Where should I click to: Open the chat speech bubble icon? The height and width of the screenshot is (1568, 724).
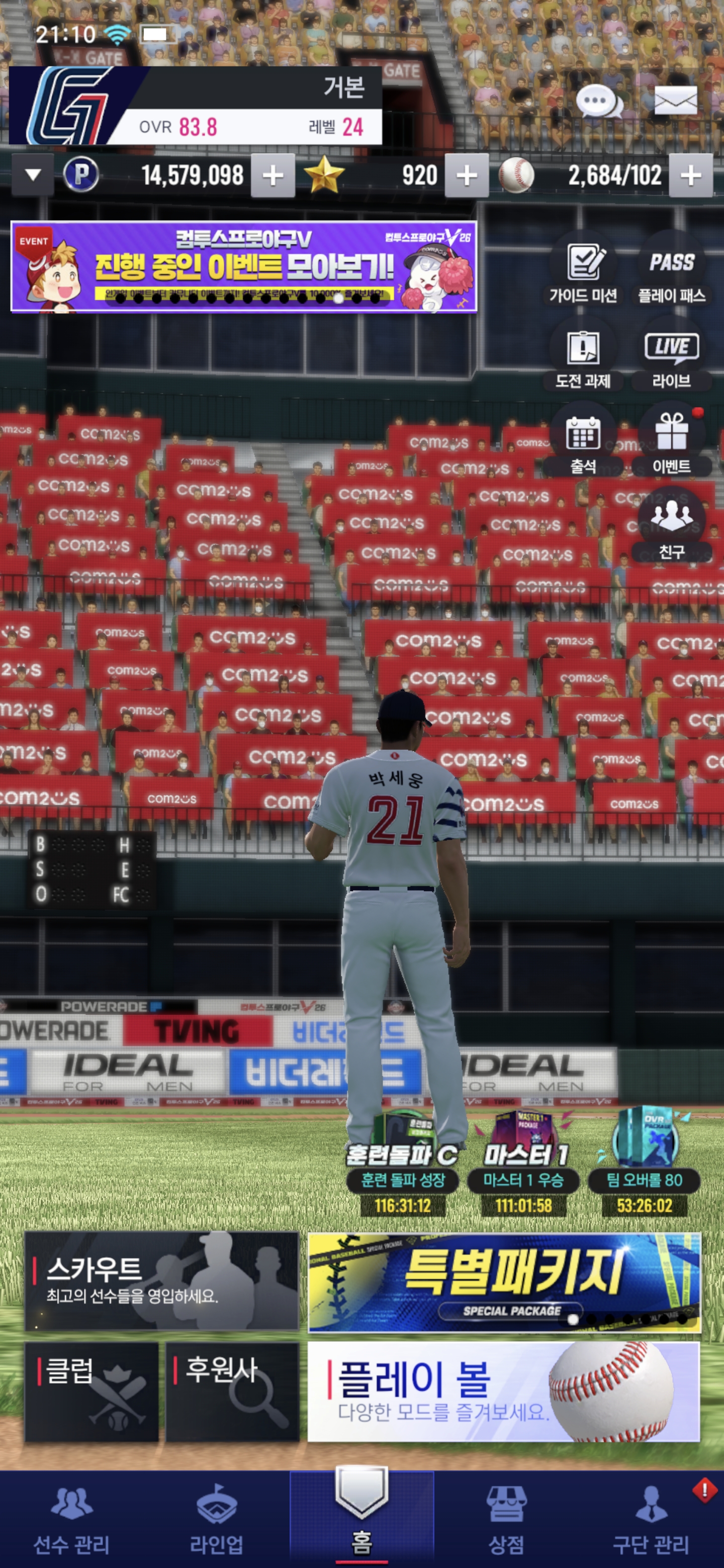click(x=599, y=101)
